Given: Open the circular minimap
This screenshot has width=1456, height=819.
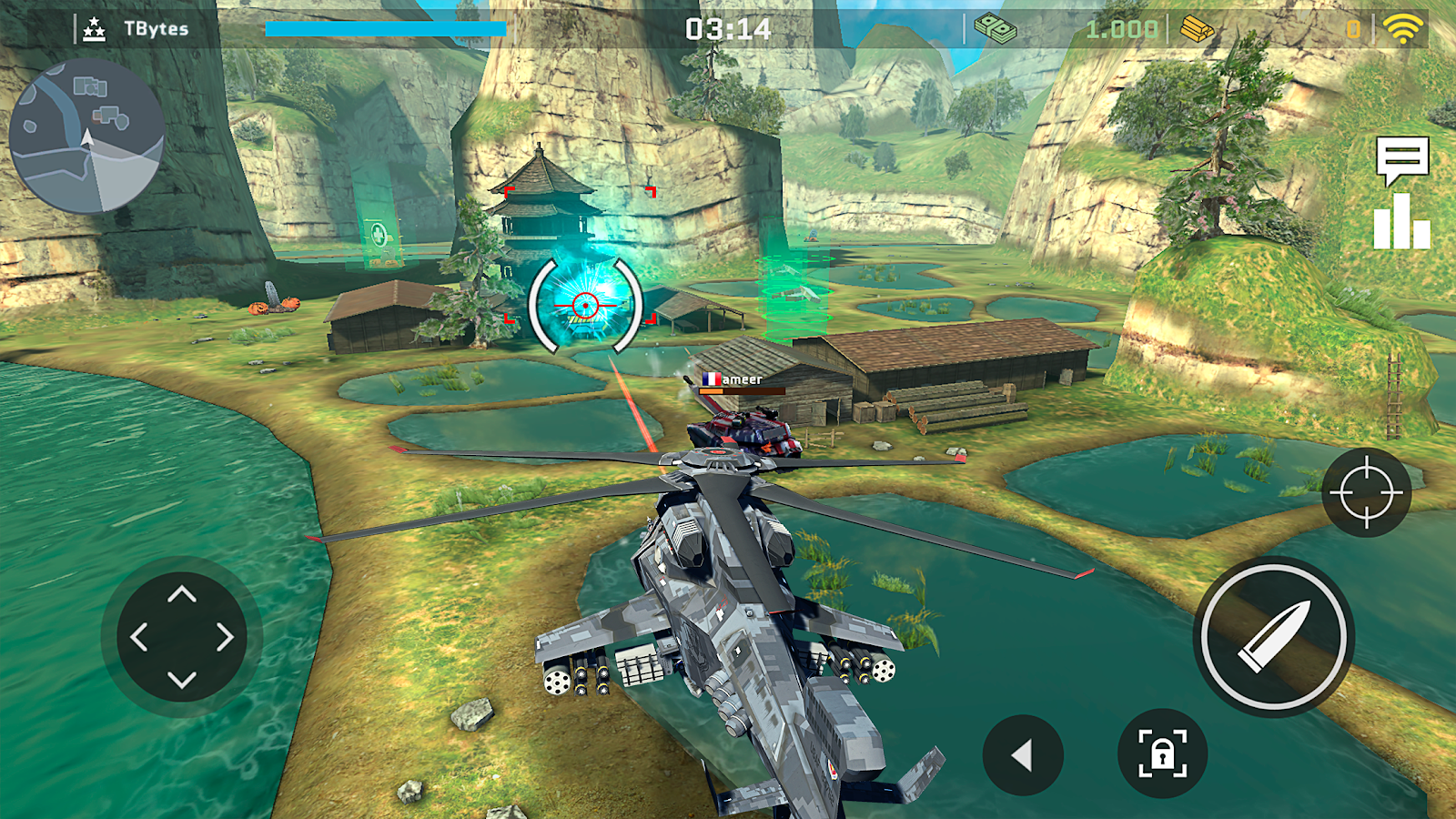Looking at the screenshot, I should [x=86, y=136].
